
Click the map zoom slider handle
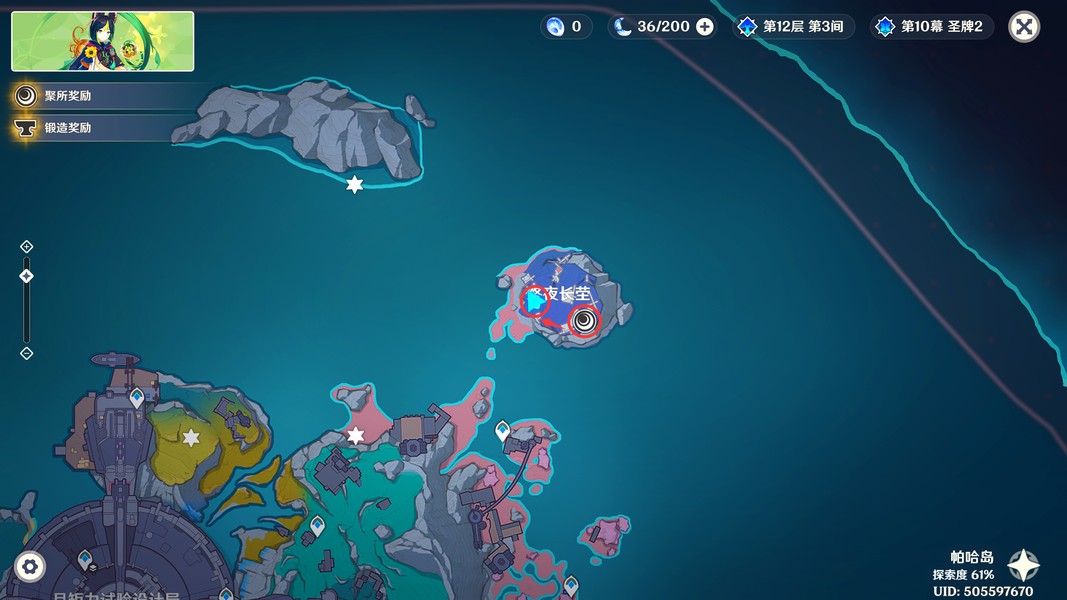pos(27,276)
